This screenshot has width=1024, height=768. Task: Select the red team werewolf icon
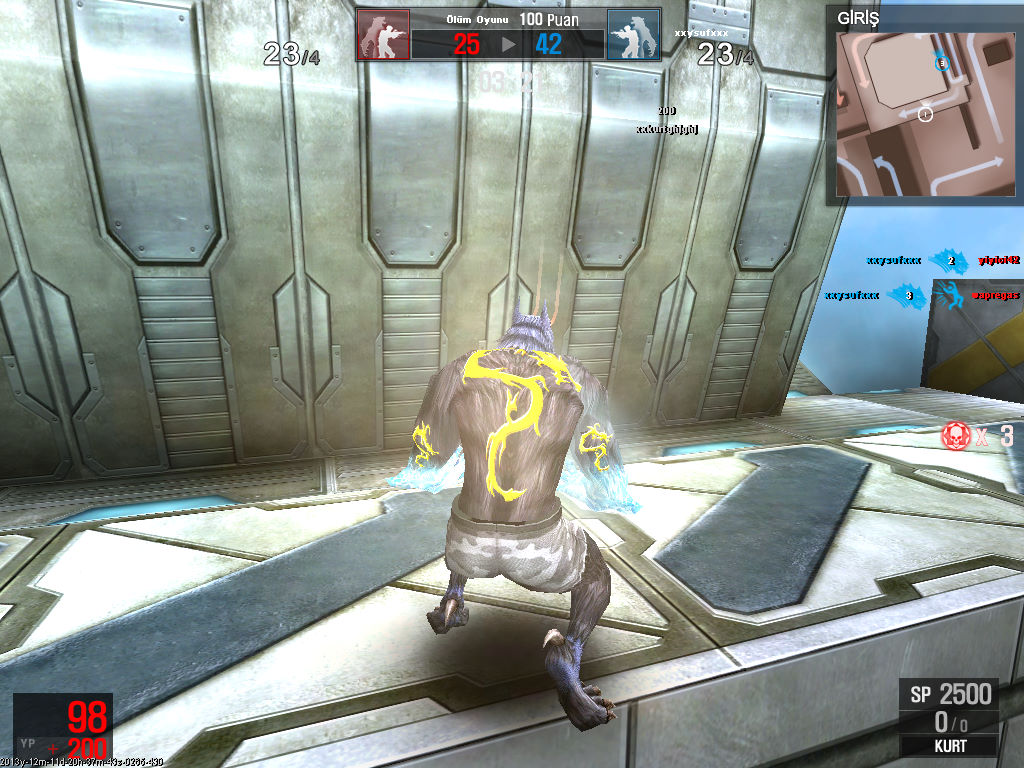383,36
